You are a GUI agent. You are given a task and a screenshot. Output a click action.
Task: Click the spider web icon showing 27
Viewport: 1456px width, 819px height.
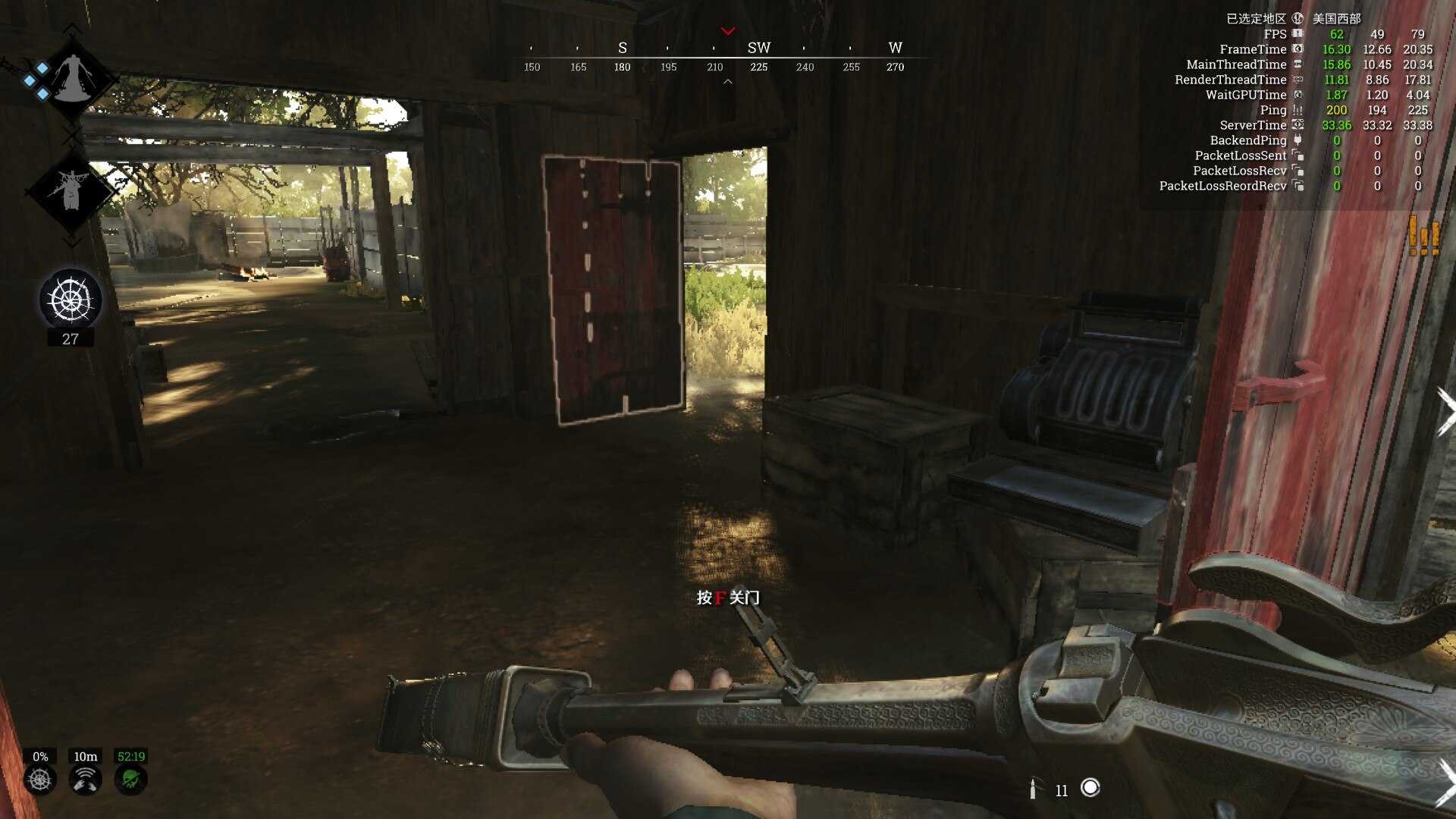click(71, 300)
